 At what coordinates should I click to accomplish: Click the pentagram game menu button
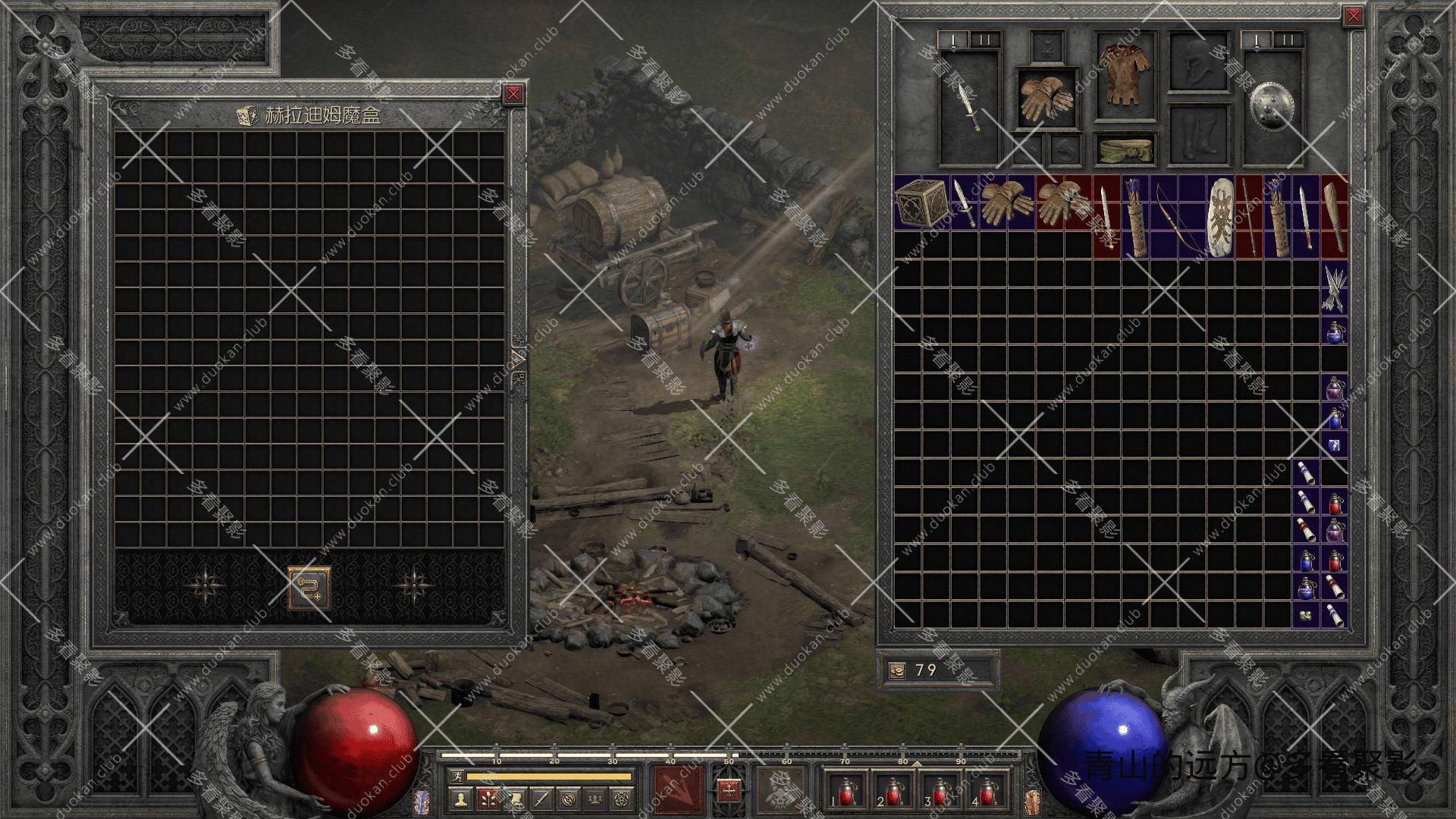pyautogui.click(x=622, y=798)
